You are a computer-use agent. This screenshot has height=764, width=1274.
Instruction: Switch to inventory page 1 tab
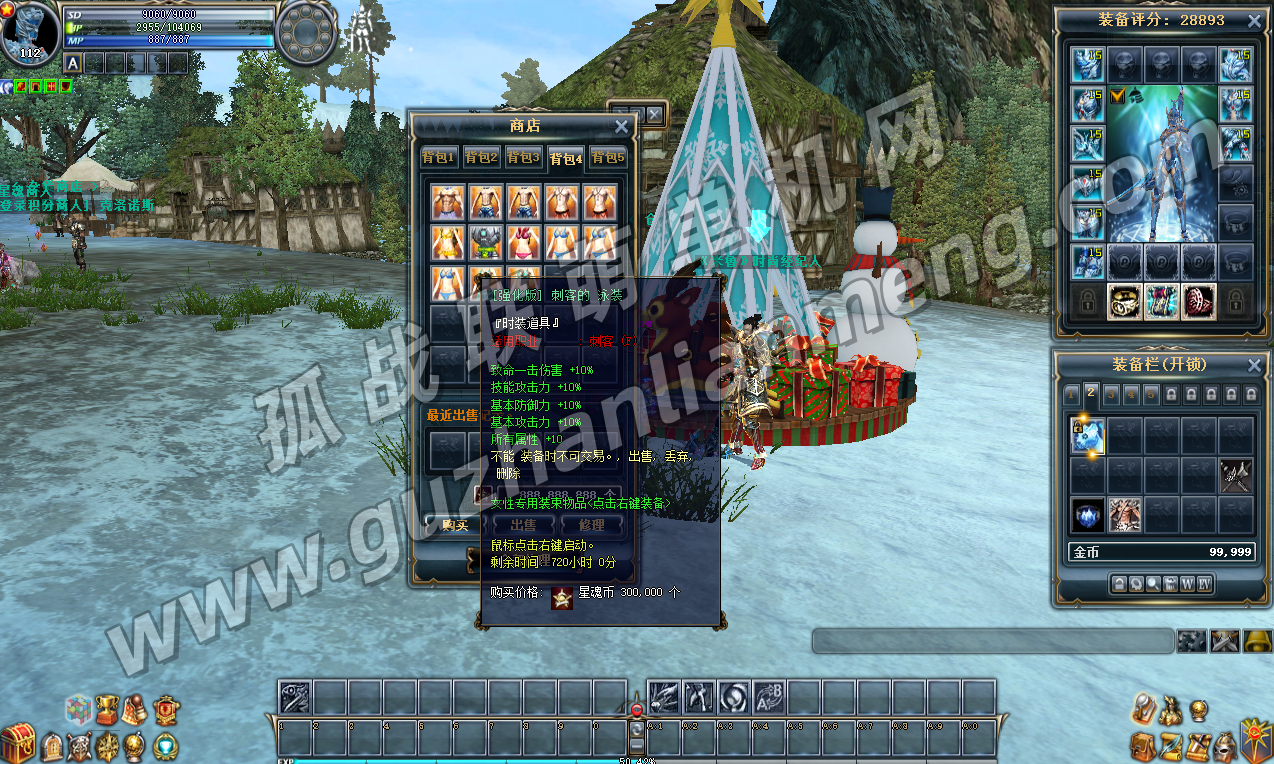tap(1071, 394)
